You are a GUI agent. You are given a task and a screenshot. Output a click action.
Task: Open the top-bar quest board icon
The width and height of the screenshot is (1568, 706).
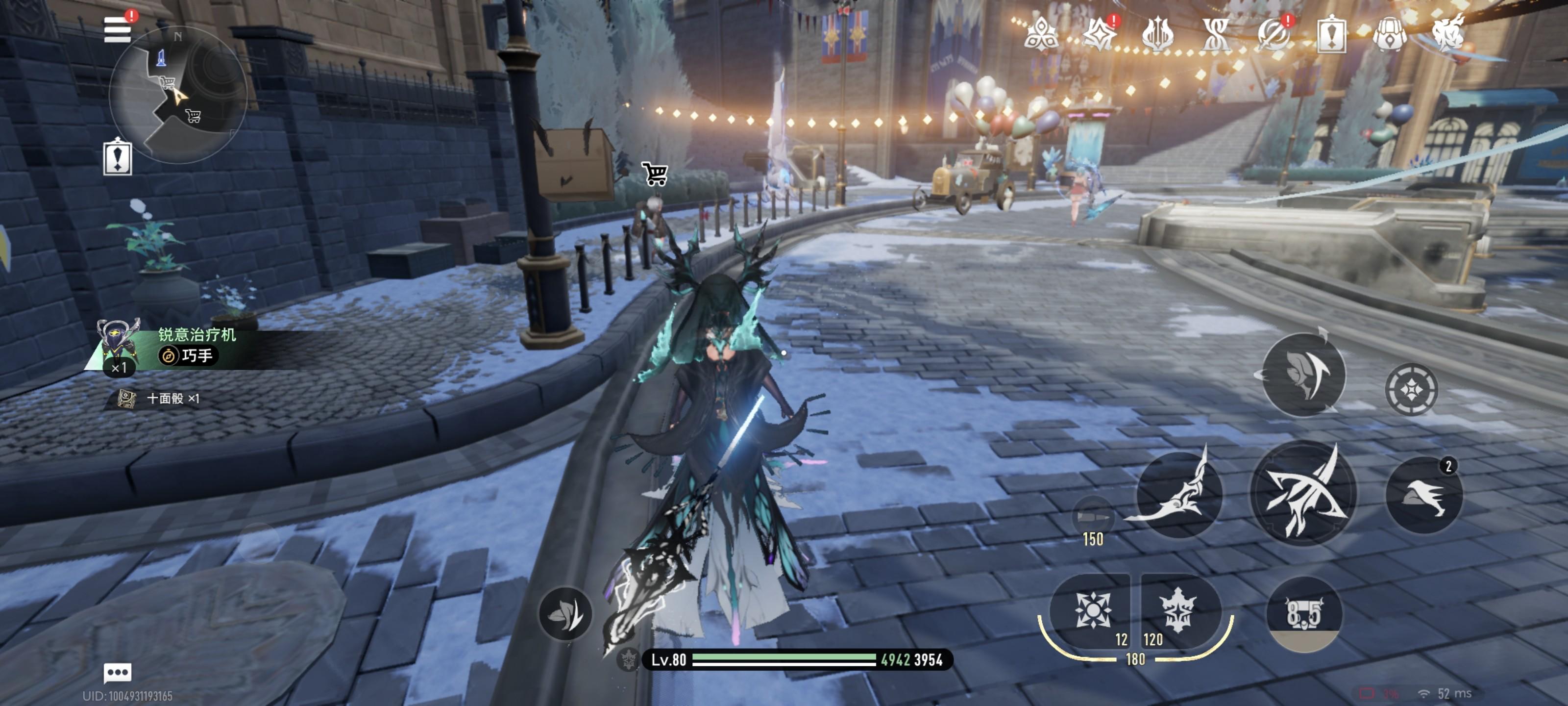click(1331, 34)
